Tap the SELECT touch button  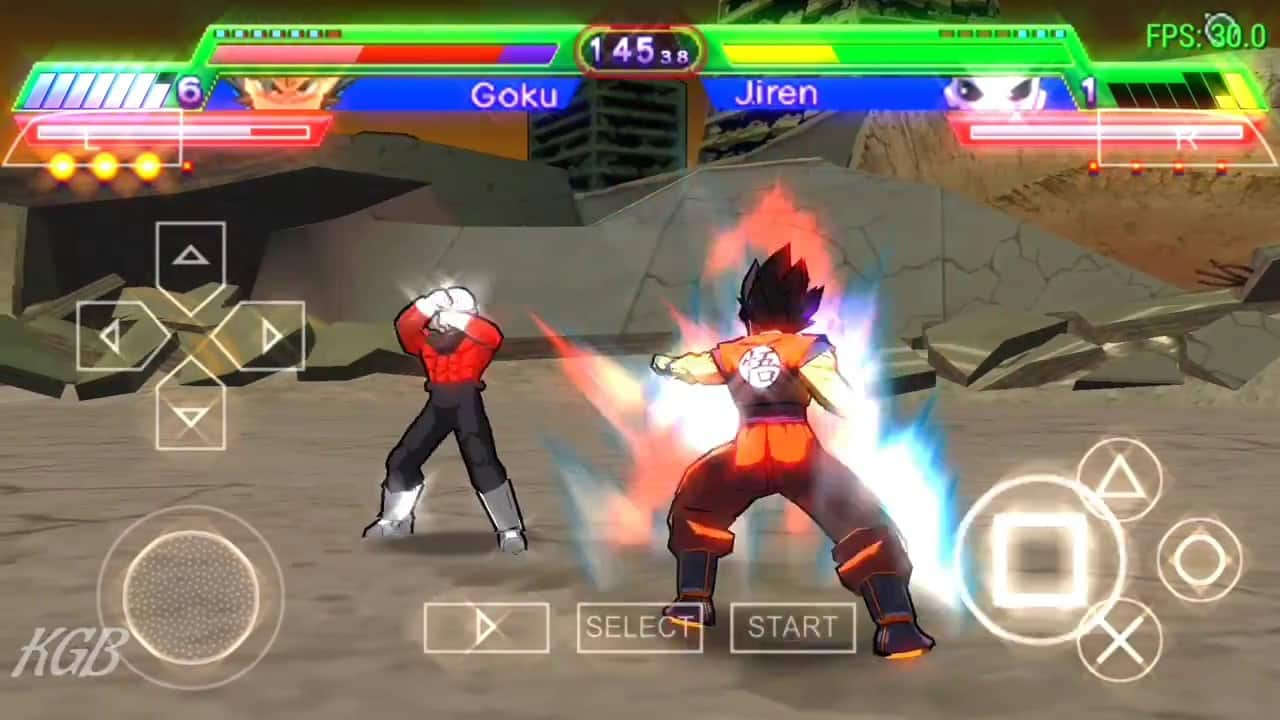pos(639,628)
